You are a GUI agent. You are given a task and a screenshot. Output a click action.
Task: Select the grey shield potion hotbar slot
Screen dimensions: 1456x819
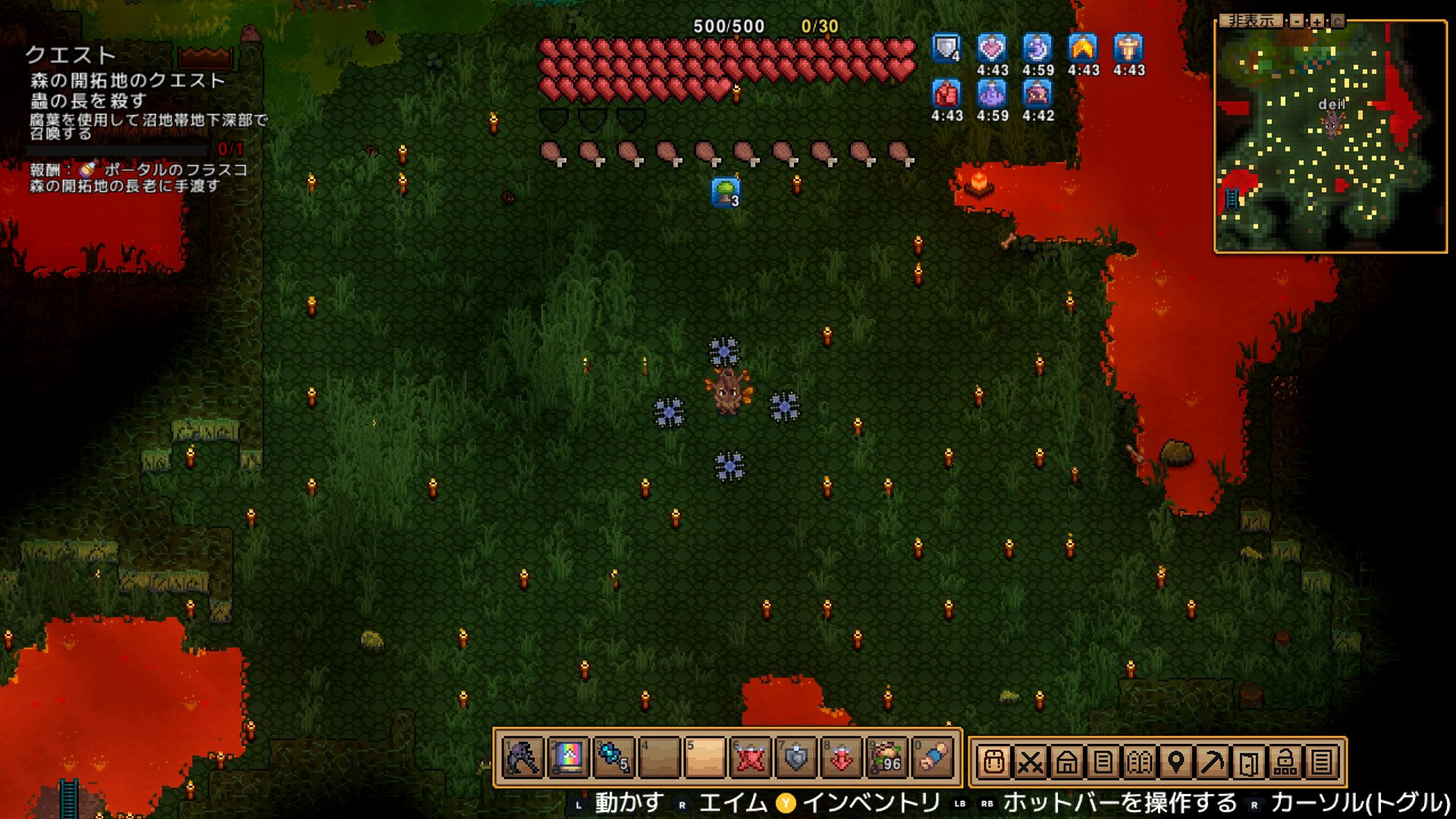coord(796,757)
